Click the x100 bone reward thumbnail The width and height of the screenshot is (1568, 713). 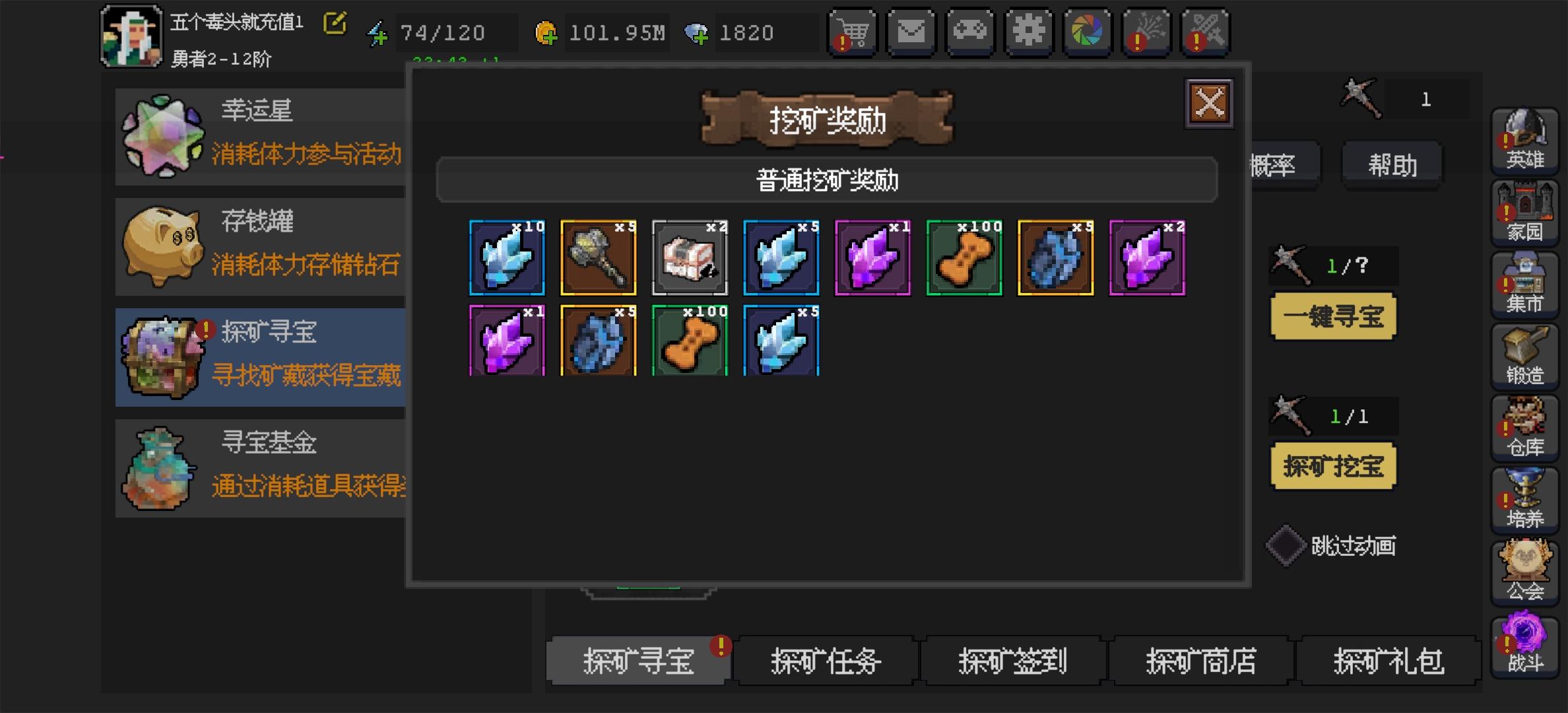(x=964, y=257)
